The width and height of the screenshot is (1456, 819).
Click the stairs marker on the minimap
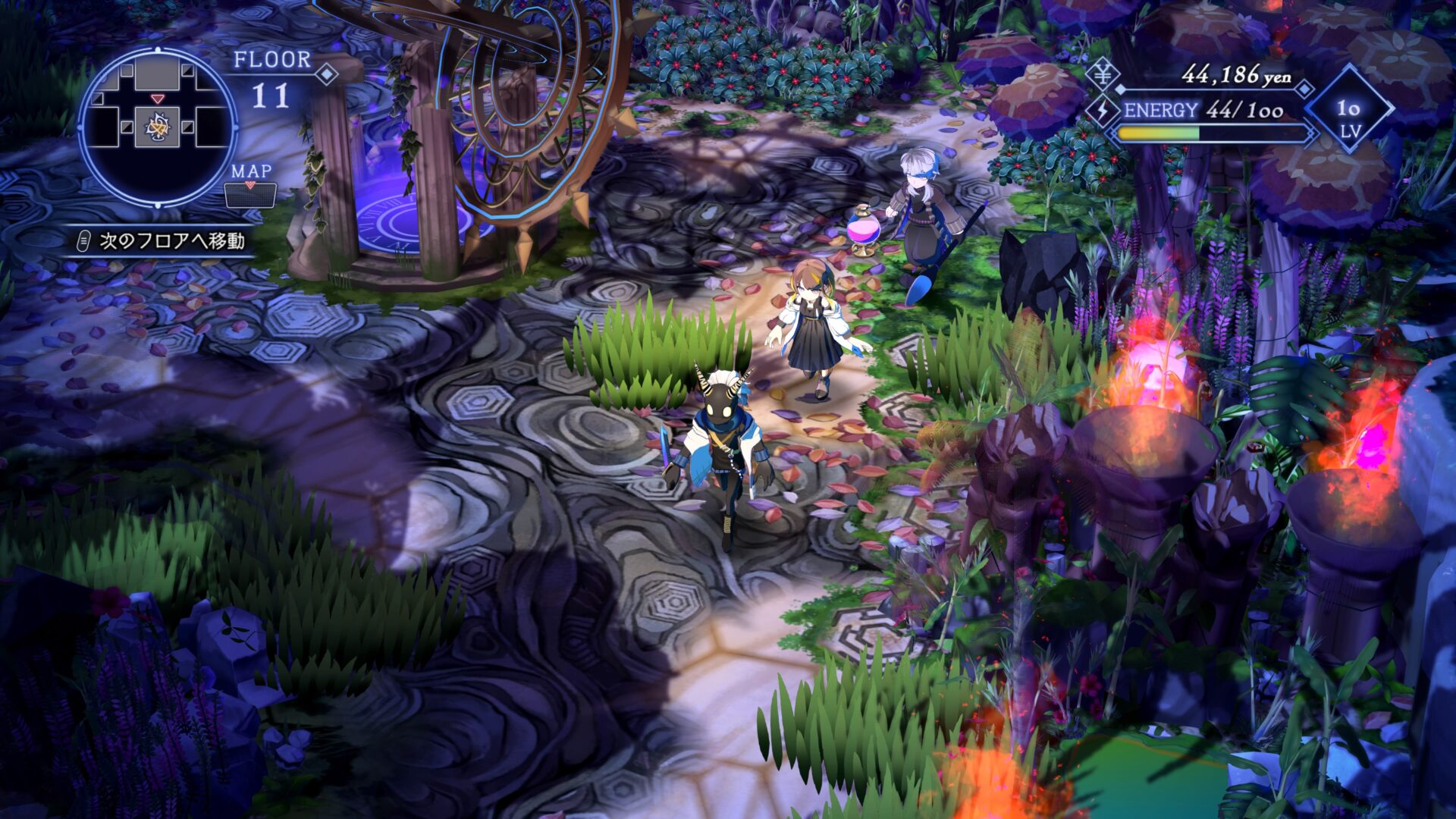coord(156,127)
